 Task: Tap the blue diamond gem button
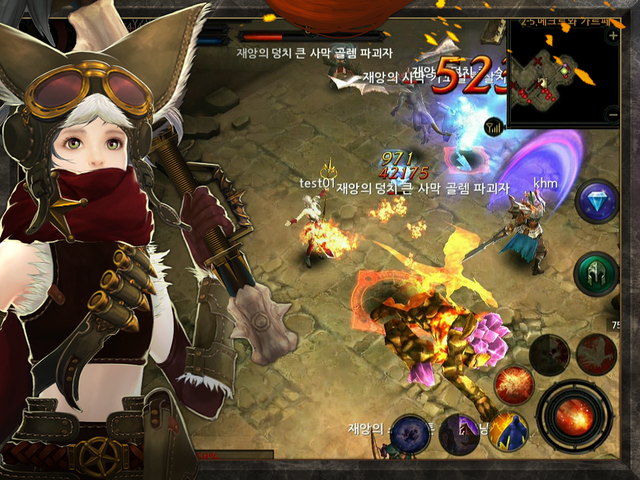click(x=599, y=199)
